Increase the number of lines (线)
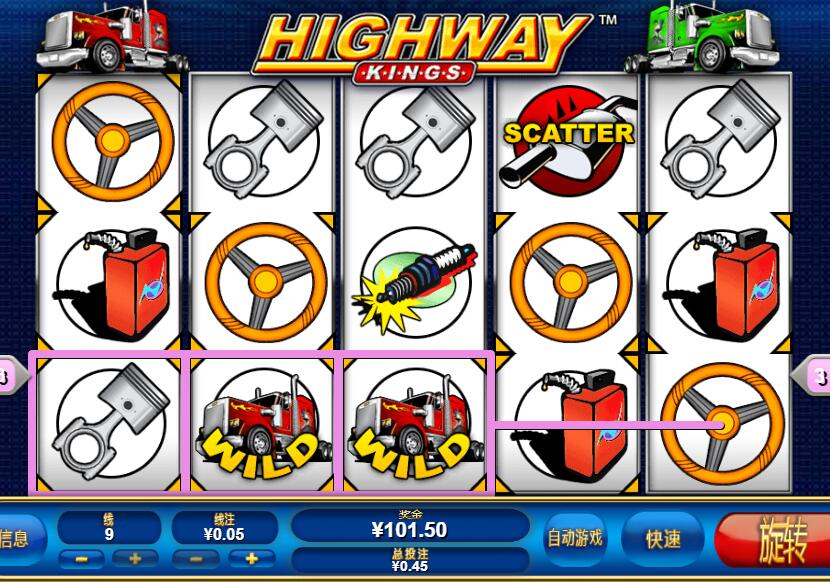 pos(136,558)
